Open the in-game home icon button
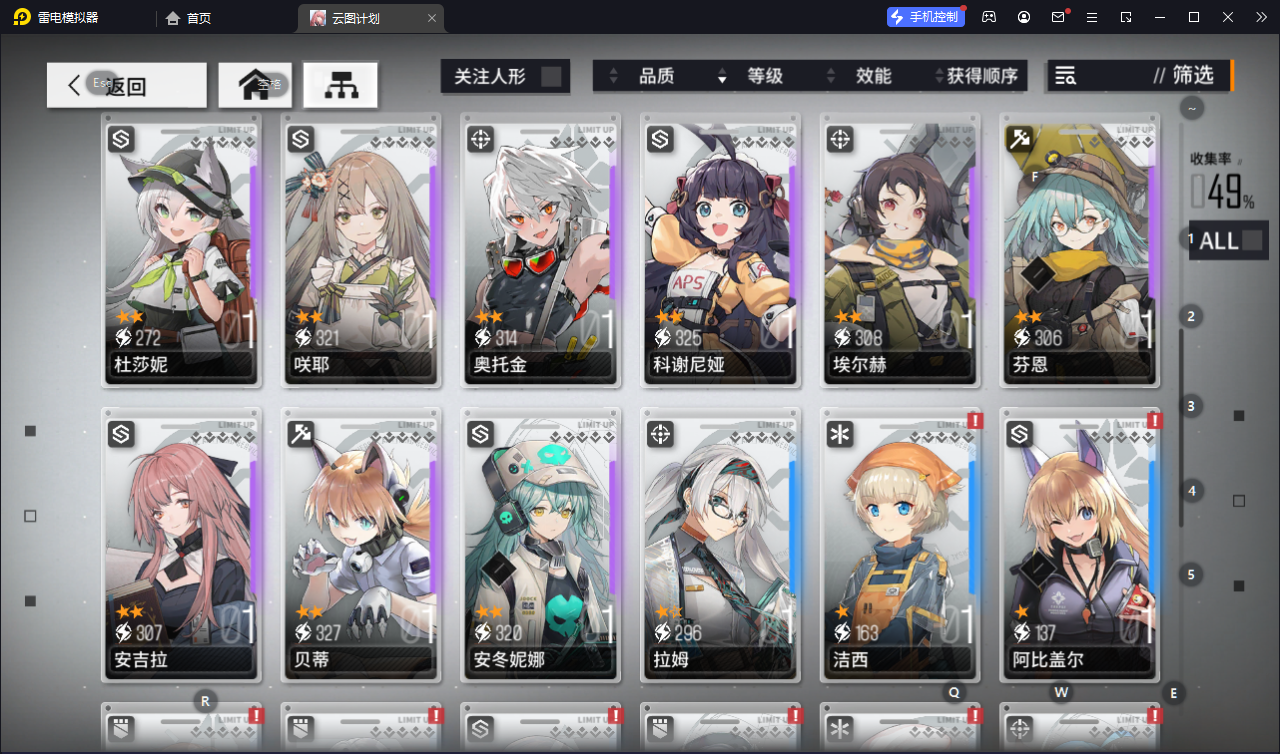1280x754 pixels. point(254,84)
